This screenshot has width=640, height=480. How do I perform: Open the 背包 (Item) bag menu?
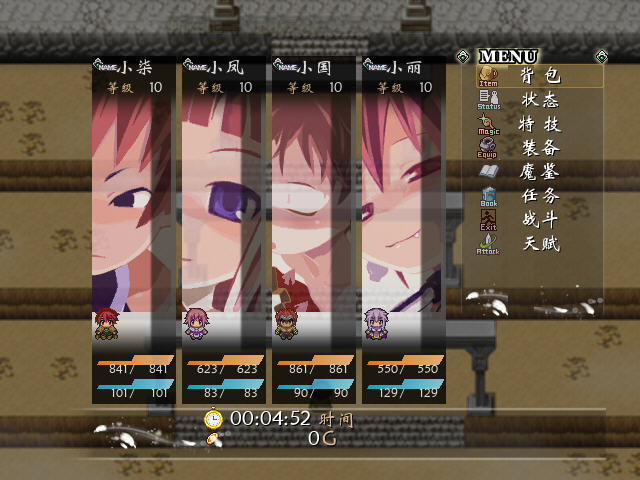540,76
